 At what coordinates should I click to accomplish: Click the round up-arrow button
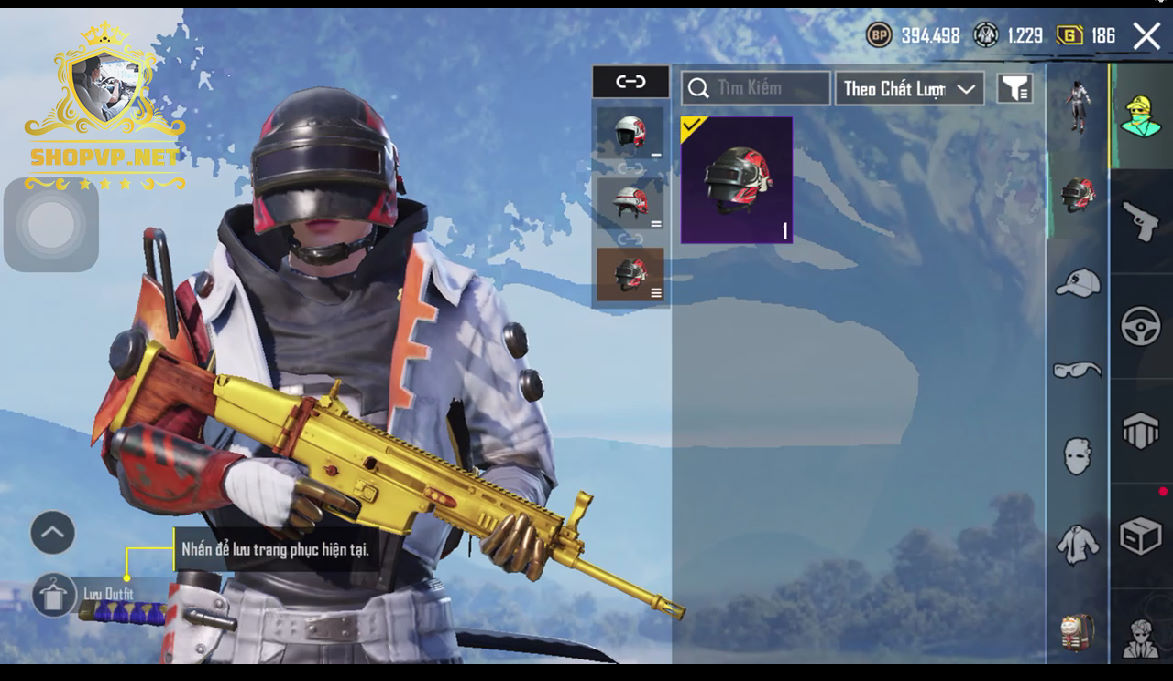coord(53,533)
